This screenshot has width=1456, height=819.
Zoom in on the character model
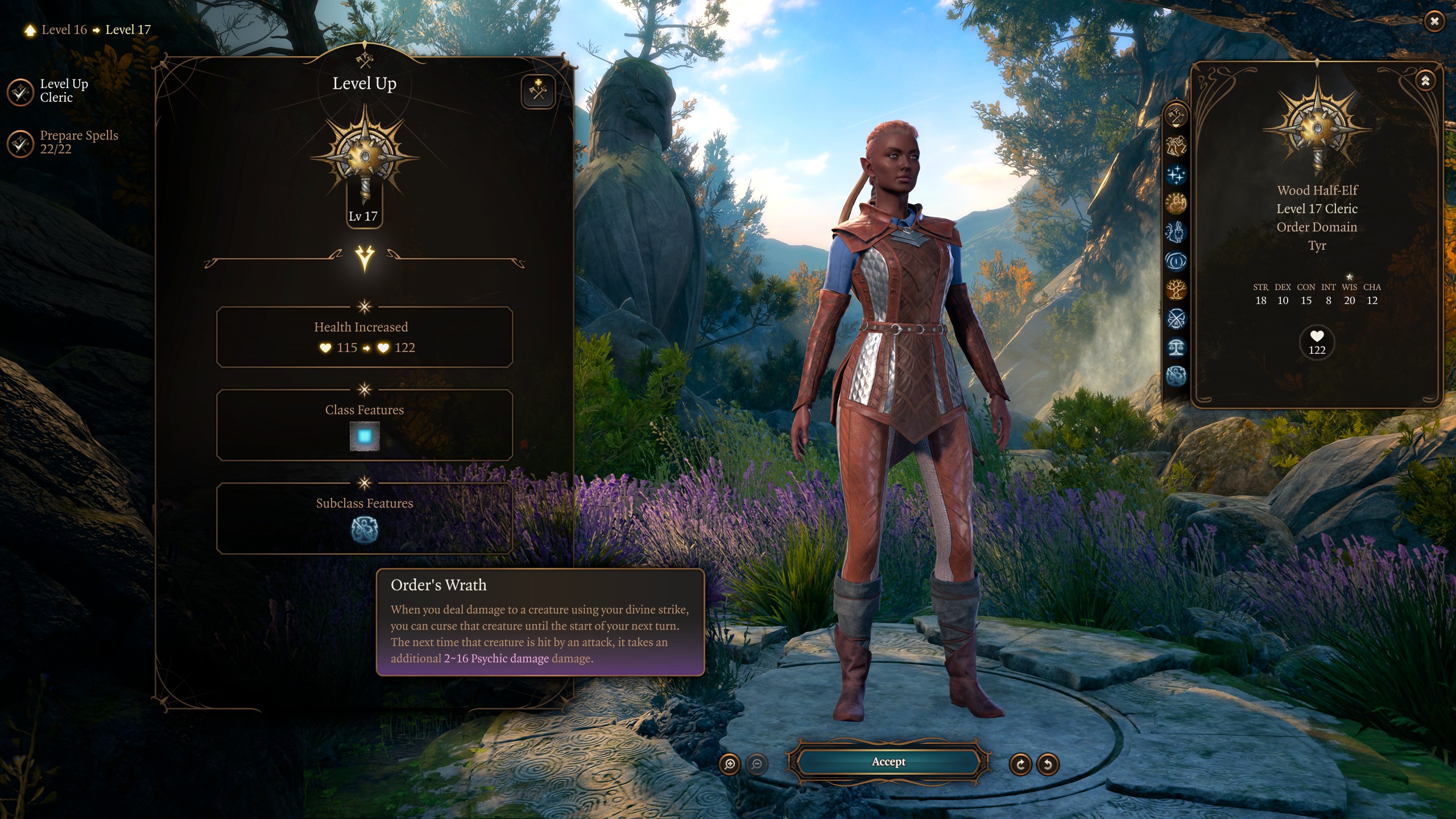click(x=730, y=764)
